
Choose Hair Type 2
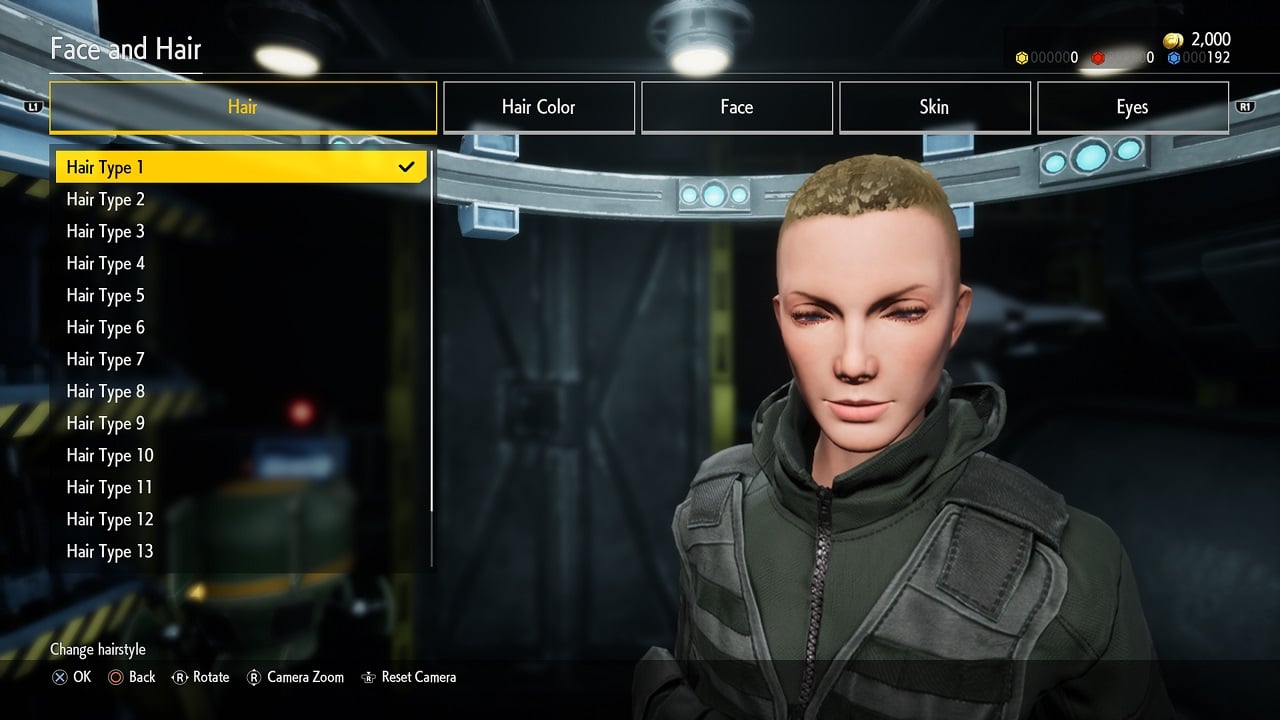tap(240, 199)
